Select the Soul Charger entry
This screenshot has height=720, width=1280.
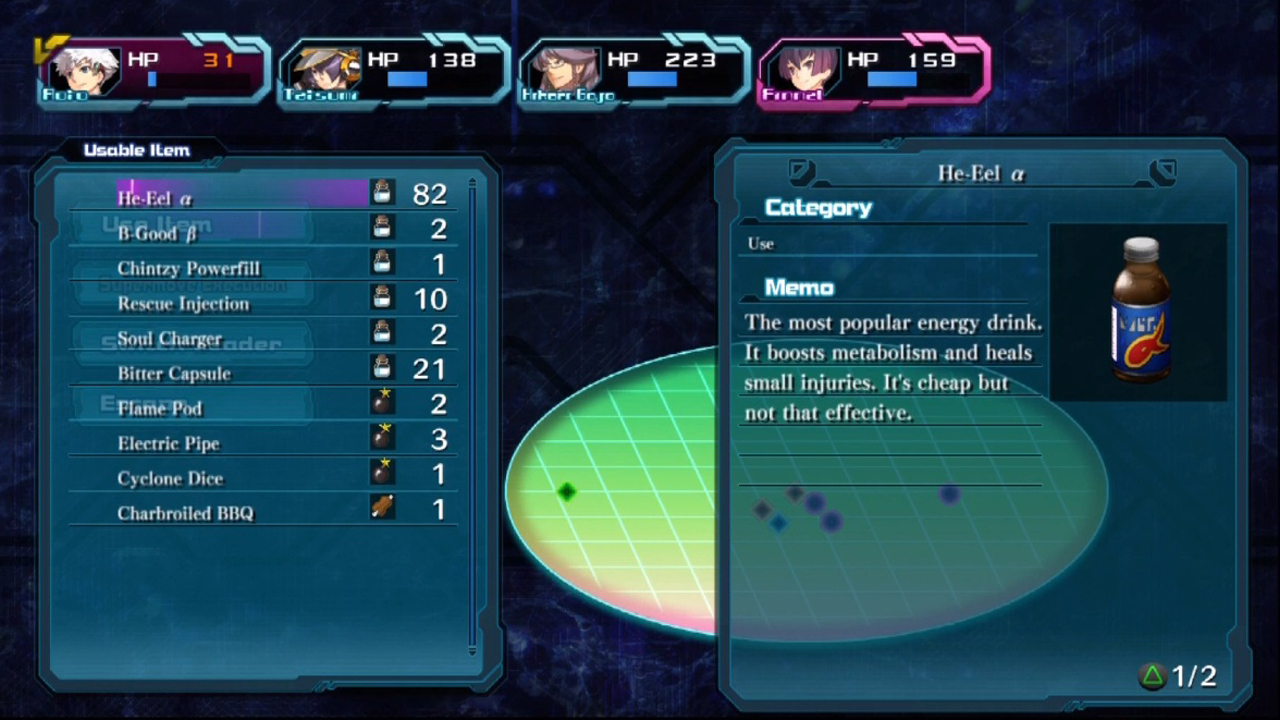(169, 338)
